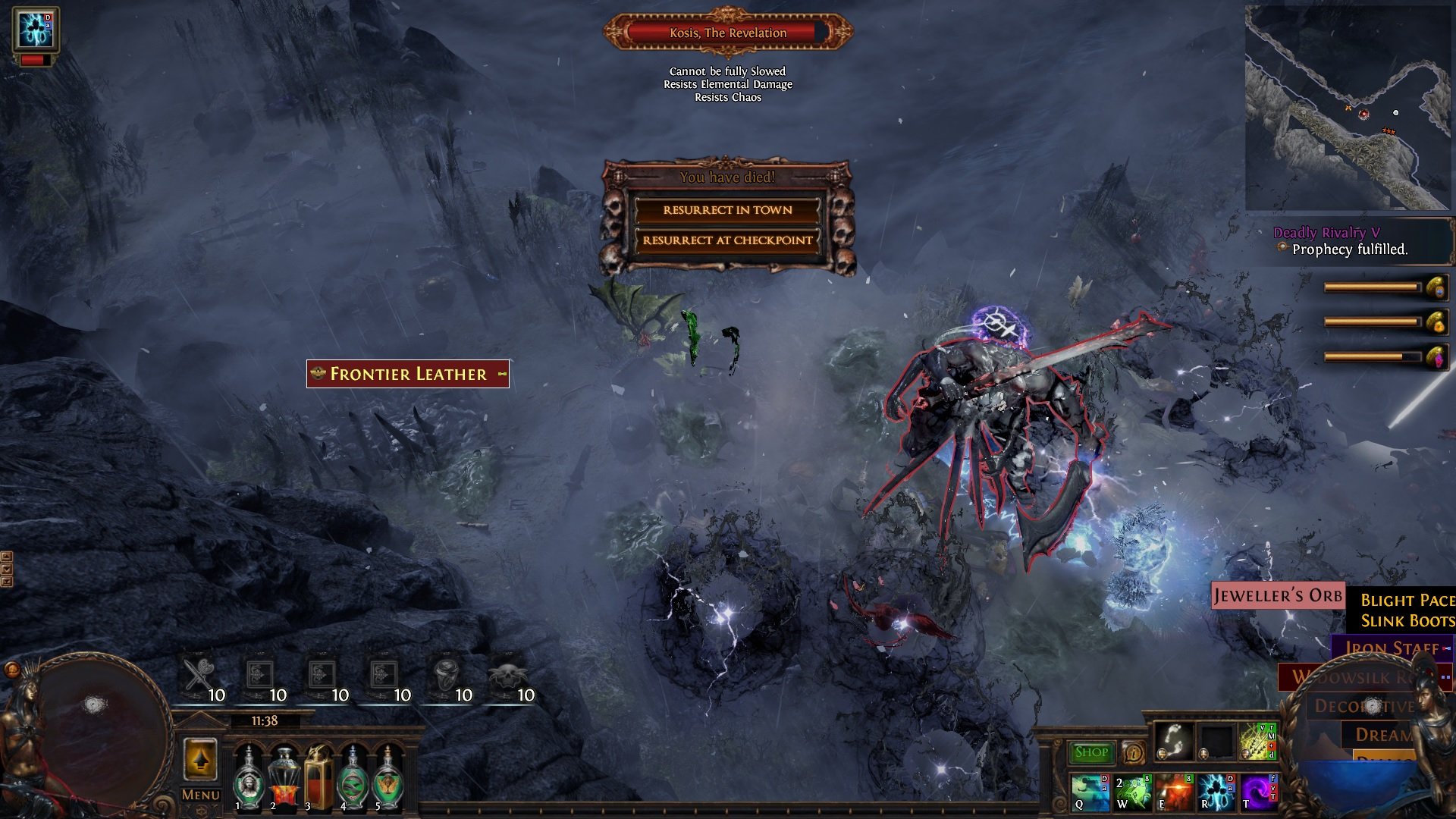
Task: Click the minimap
Action: click(1347, 108)
